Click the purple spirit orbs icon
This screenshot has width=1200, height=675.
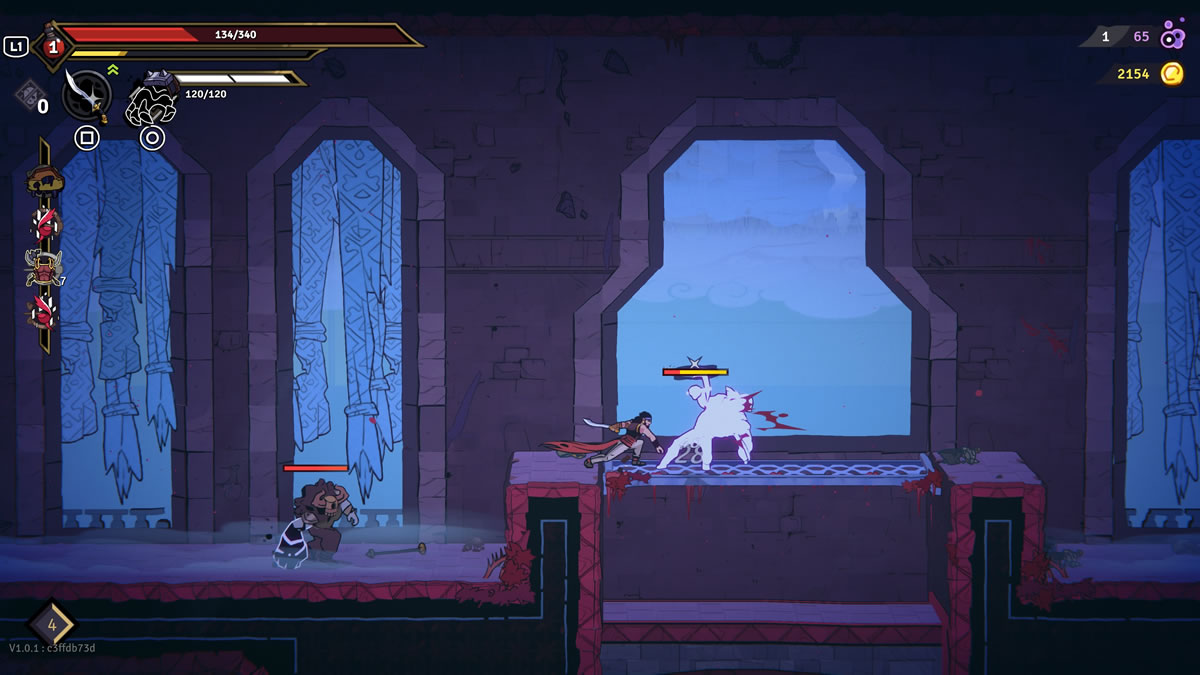1173,37
